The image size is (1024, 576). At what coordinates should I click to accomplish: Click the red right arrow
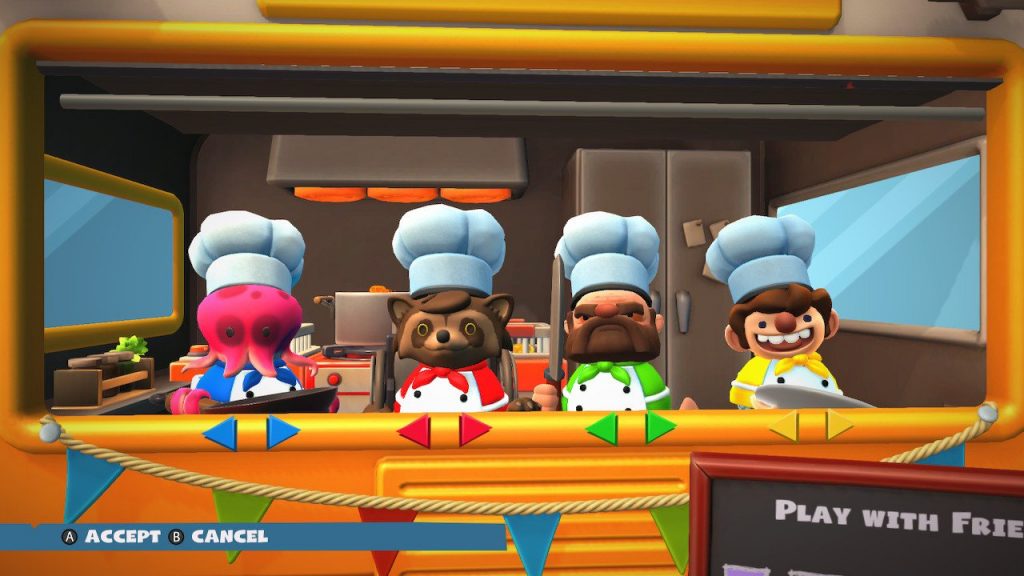point(474,430)
